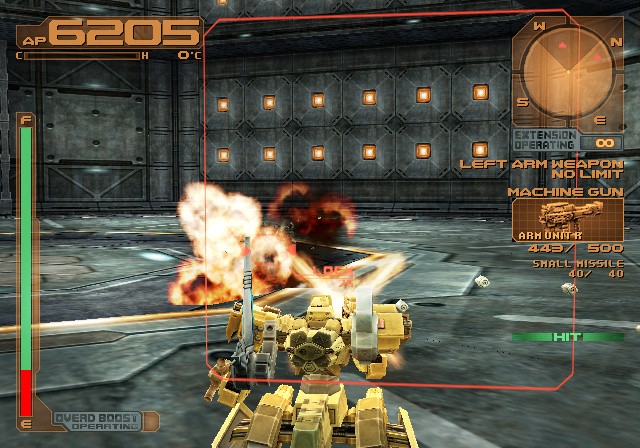
Task: Click the Overed Boost Operating indicator
Action: pos(92,423)
